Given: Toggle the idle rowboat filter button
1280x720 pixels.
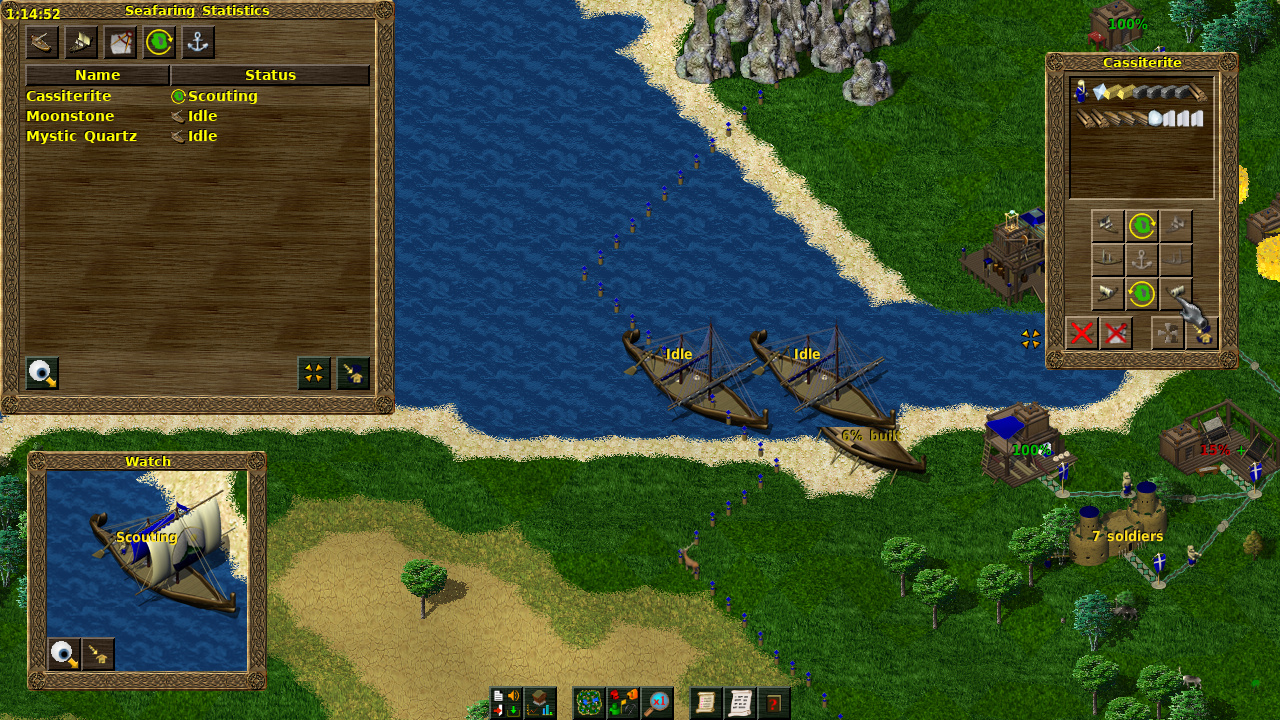Looking at the screenshot, I should [x=42, y=42].
